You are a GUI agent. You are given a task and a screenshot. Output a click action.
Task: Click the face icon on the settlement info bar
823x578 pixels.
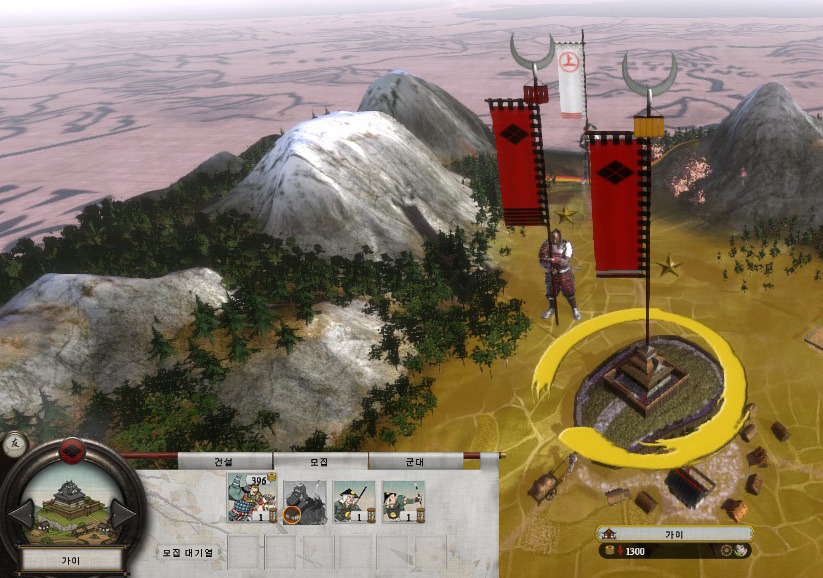click(742, 551)
